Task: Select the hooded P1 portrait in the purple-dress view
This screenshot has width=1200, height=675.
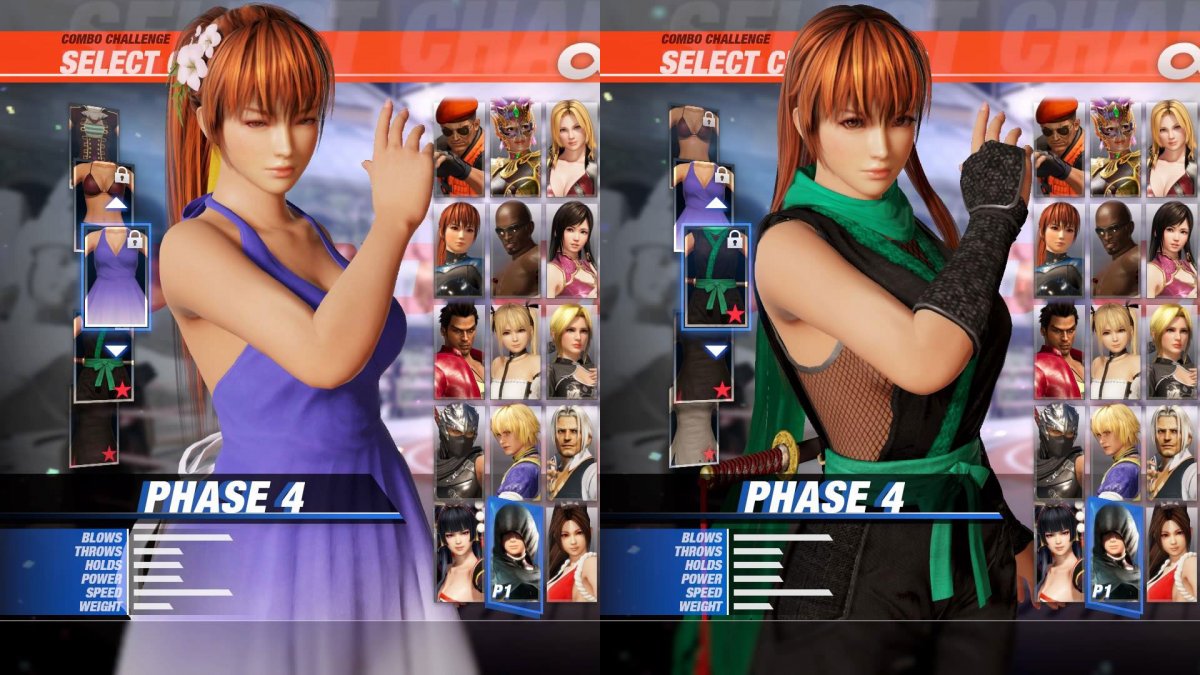Action: (x=515, y=553)
